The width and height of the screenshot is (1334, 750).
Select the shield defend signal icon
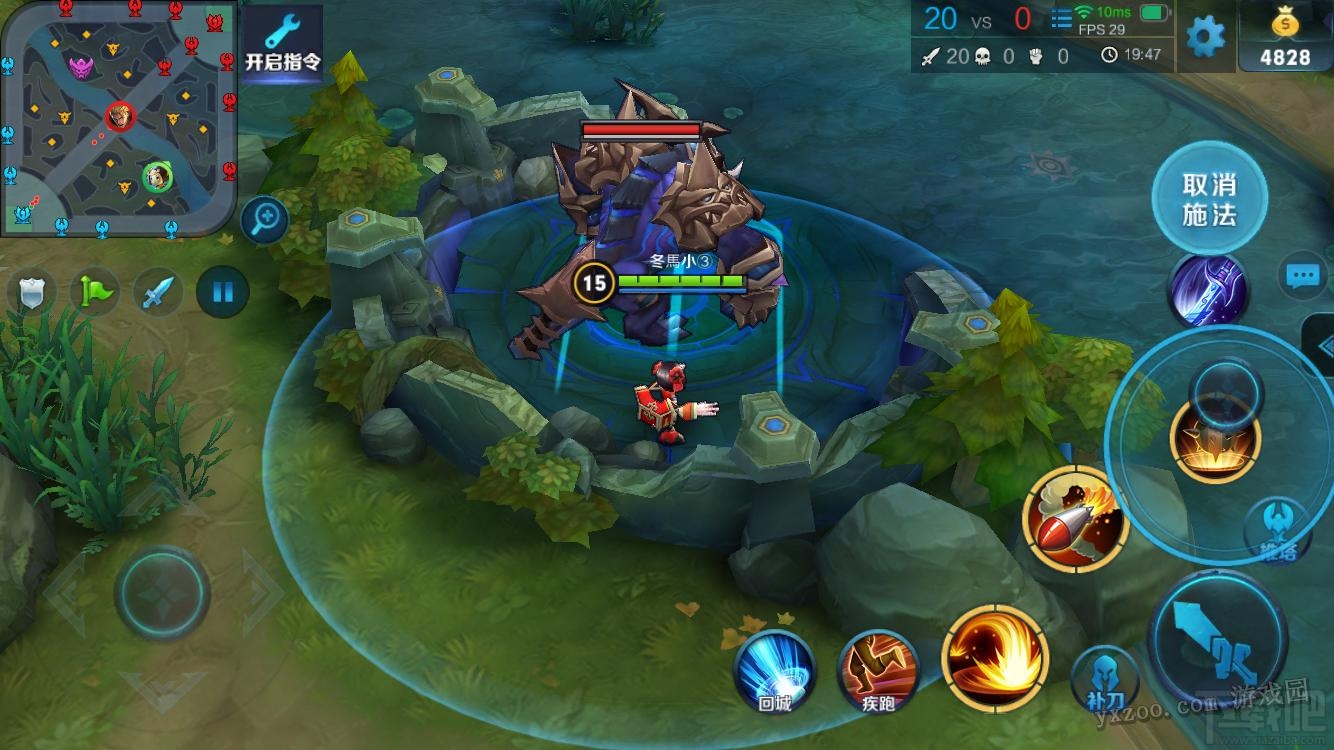(x=31, y=293)
